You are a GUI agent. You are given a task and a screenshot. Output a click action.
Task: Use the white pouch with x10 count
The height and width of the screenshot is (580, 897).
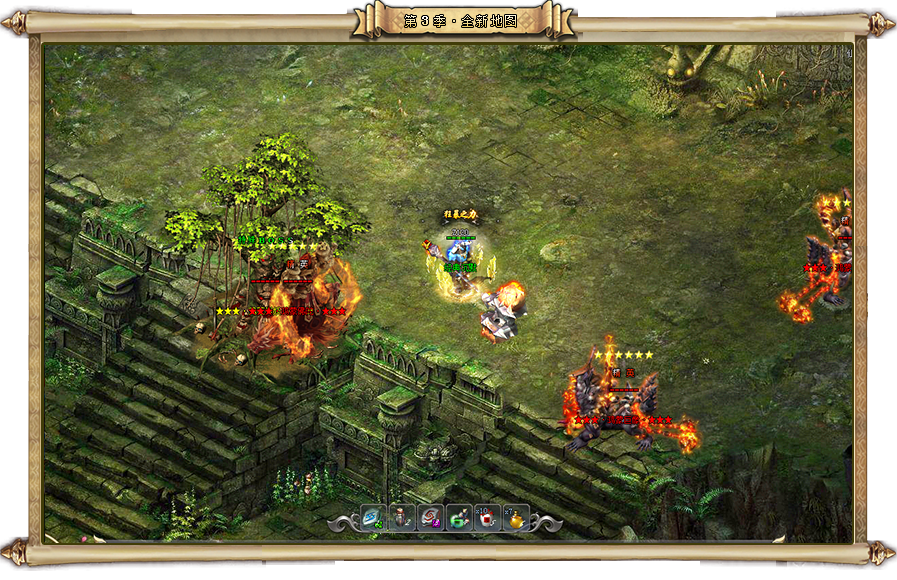[487, 517]
